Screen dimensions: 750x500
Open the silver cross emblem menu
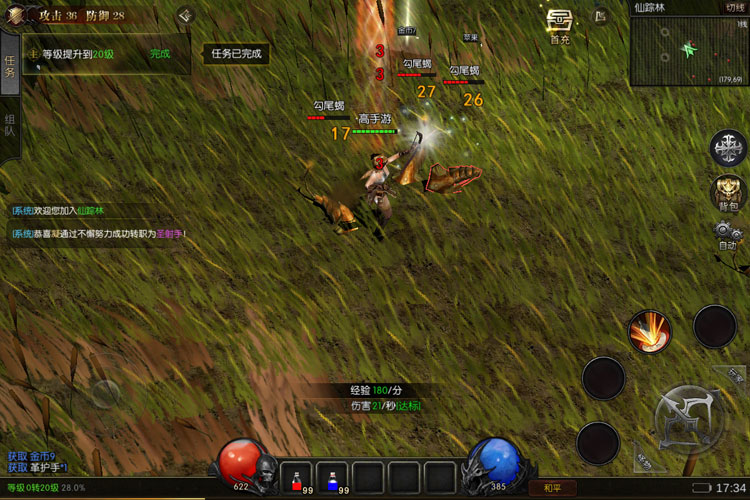click(727, 148)
